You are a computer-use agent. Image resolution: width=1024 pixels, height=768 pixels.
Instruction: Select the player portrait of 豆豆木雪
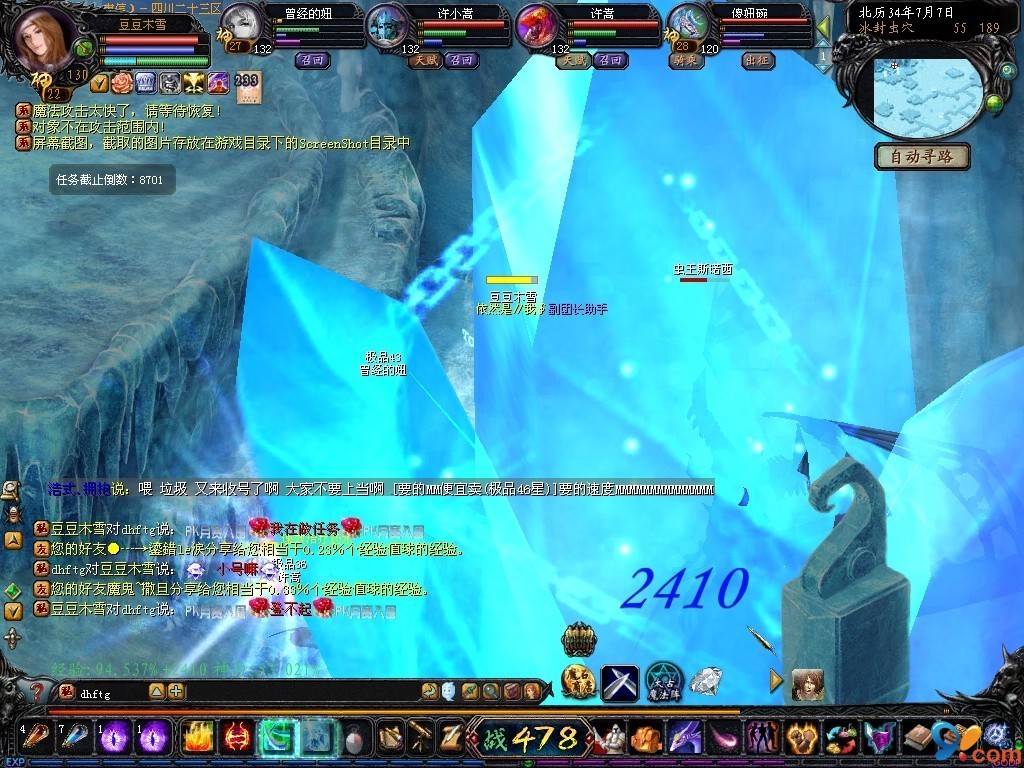click(44, 38)
